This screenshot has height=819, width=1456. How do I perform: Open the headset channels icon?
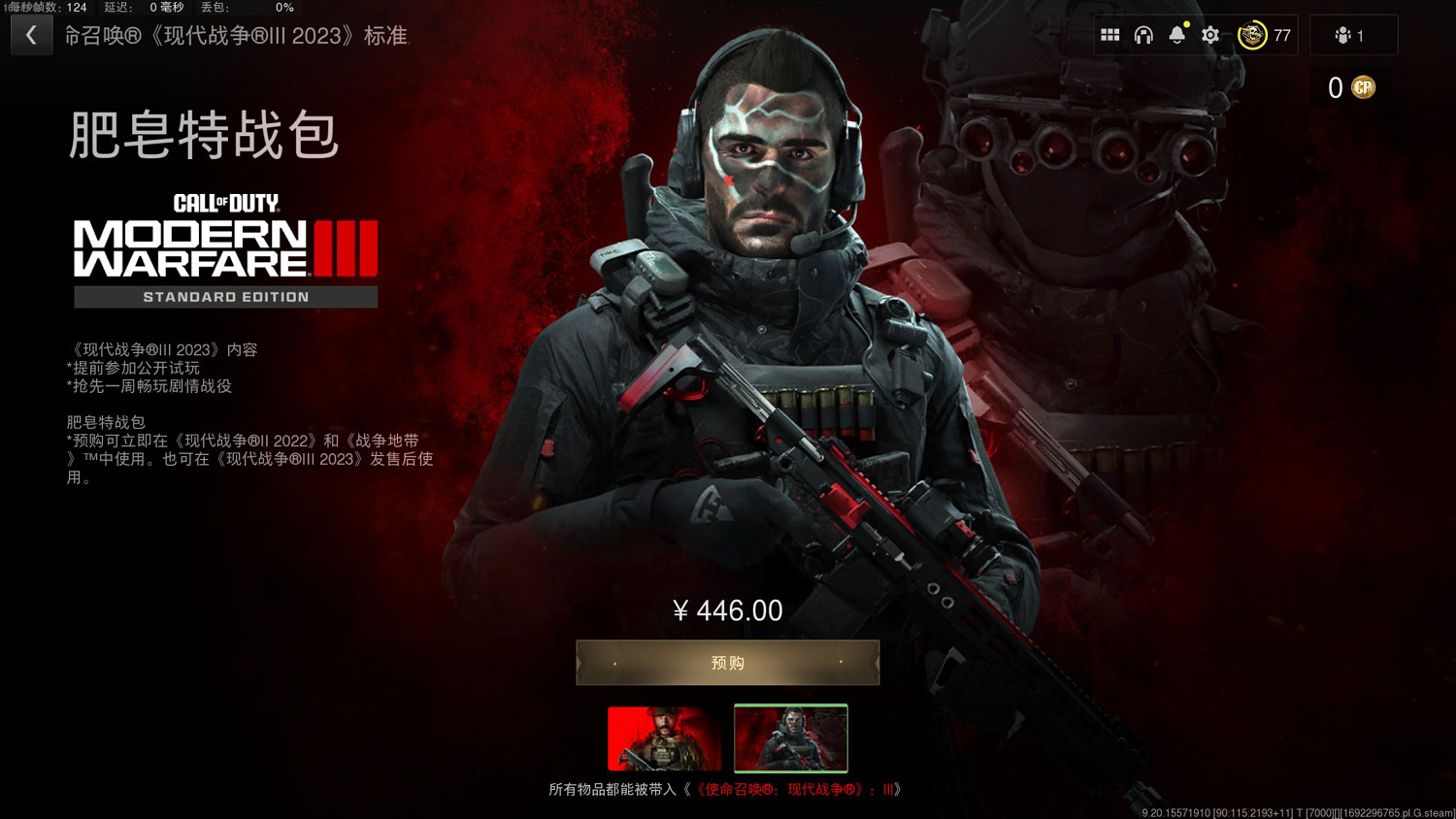pos(1143,34)
